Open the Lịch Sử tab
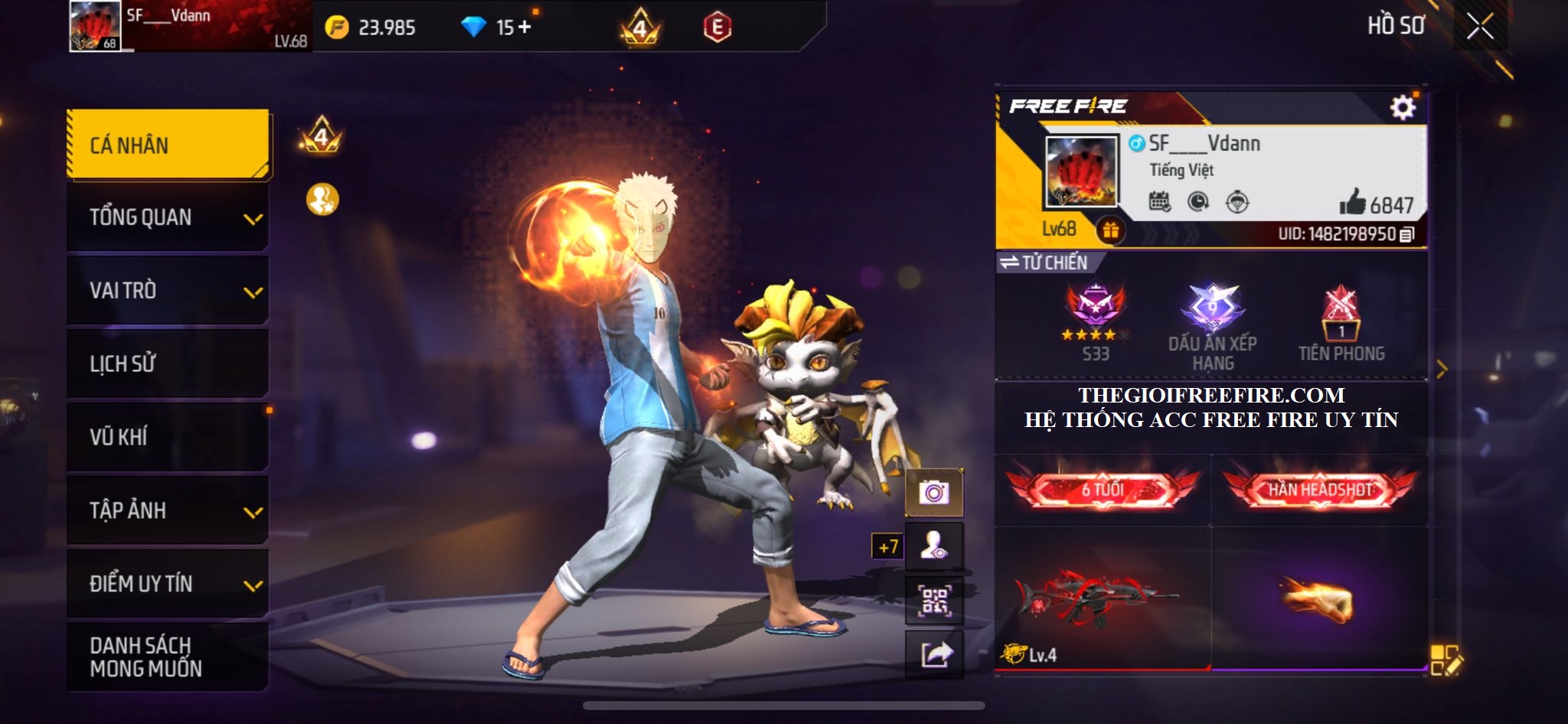The width and height of the screenshot is (1568, 724). pyautogui.click(x=168, y=364)
